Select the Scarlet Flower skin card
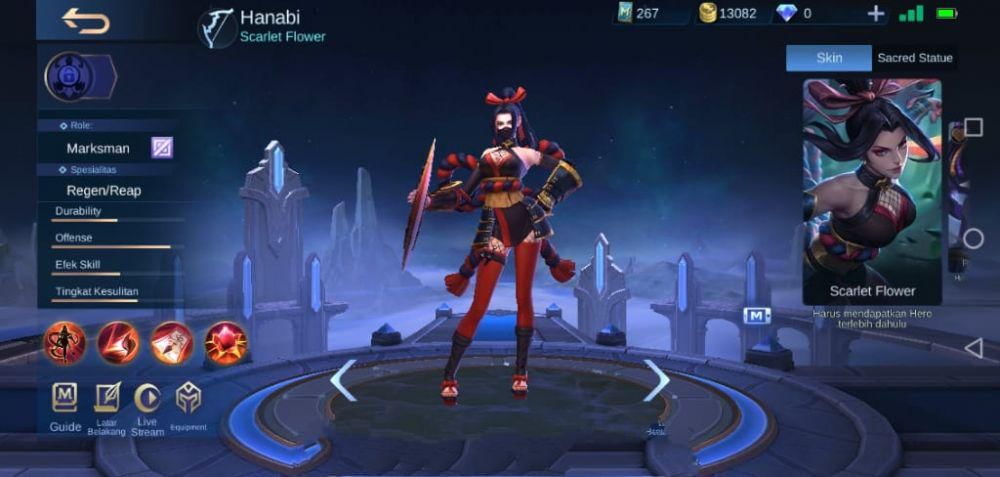 [872, 192]
